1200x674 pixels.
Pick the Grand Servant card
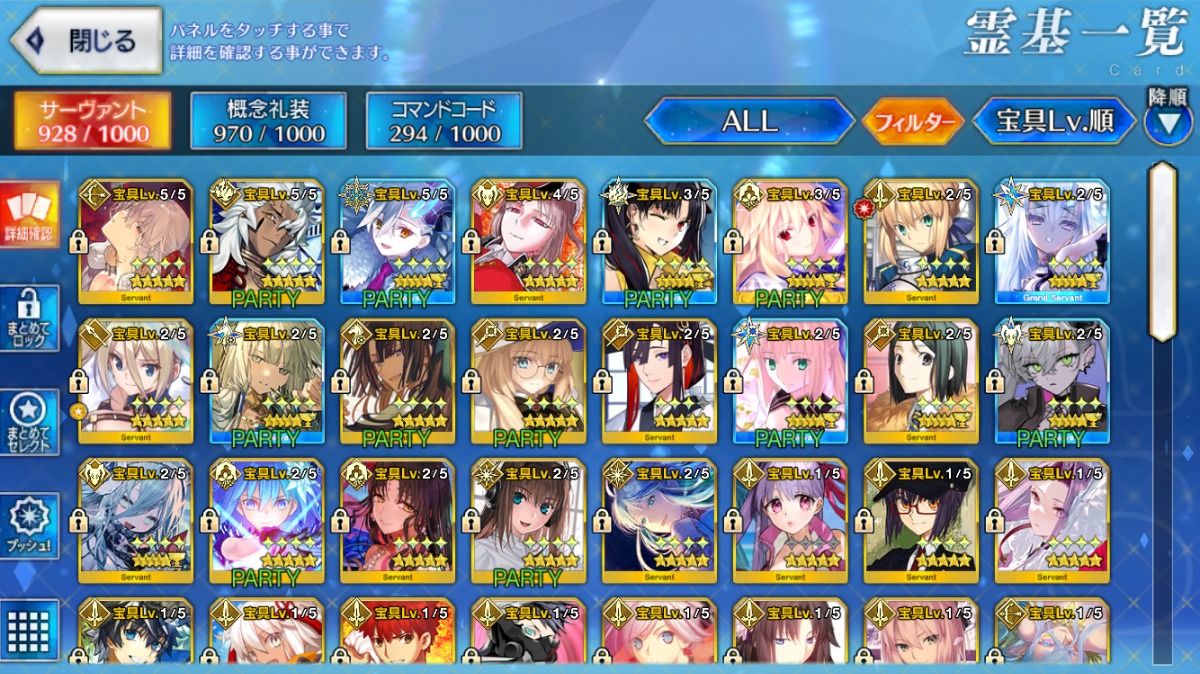pos(1051,240)
